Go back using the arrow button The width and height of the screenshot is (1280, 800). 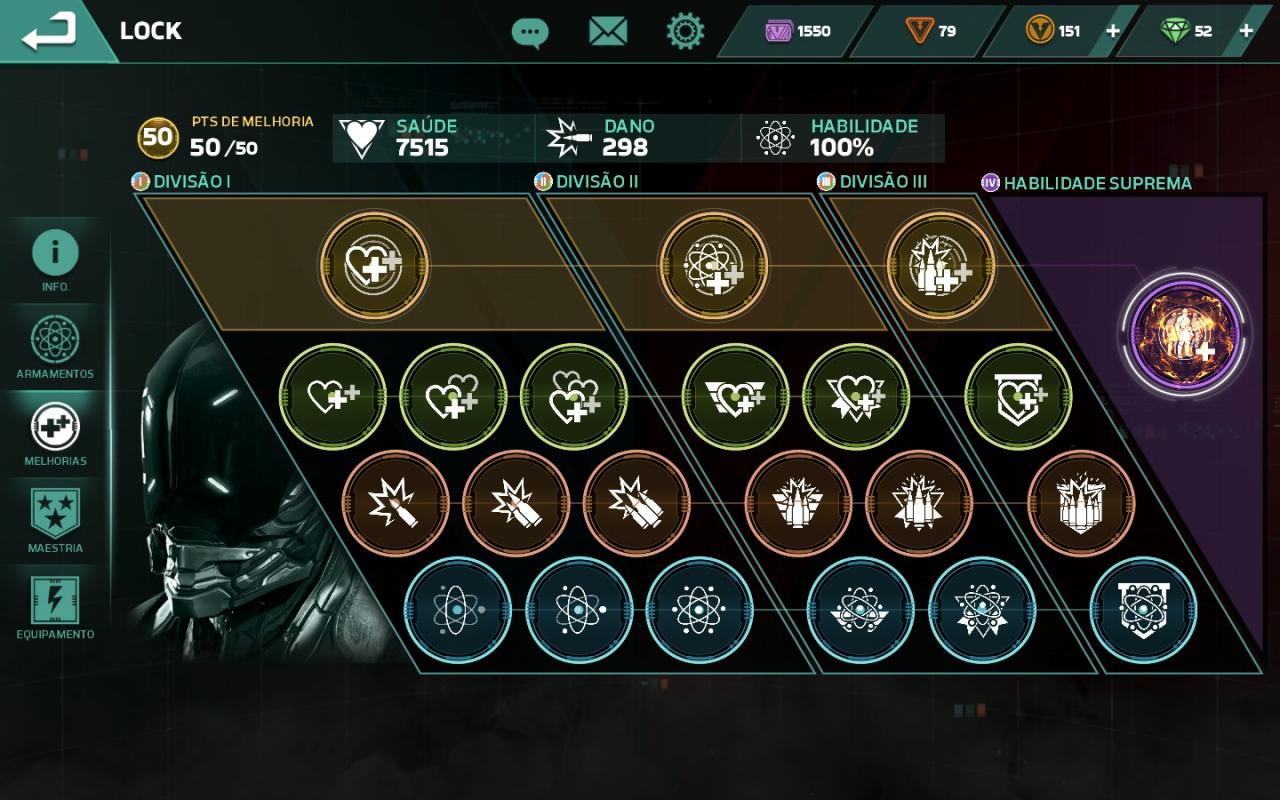click(x=50, y=31)
